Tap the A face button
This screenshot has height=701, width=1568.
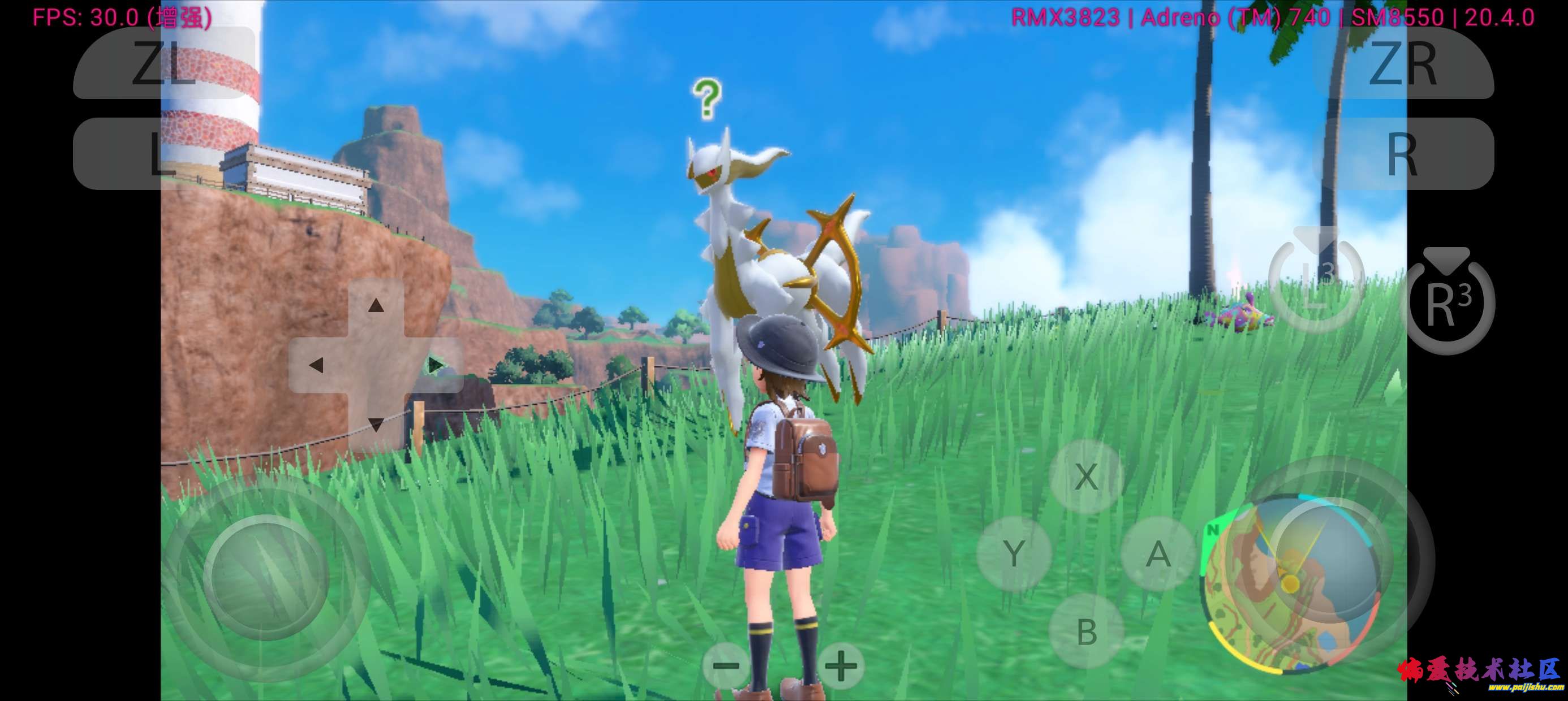click(x=1158, y=554)
